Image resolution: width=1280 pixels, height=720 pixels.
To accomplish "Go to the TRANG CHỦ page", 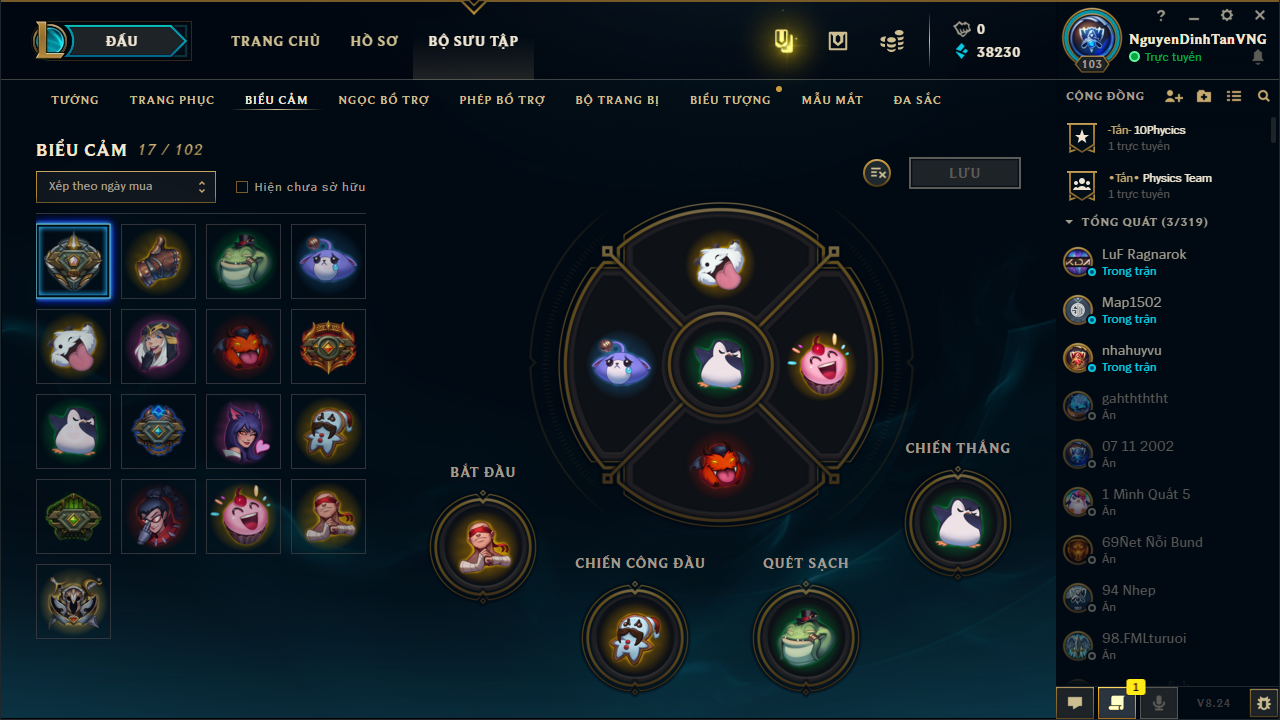I will coord(275,41).
